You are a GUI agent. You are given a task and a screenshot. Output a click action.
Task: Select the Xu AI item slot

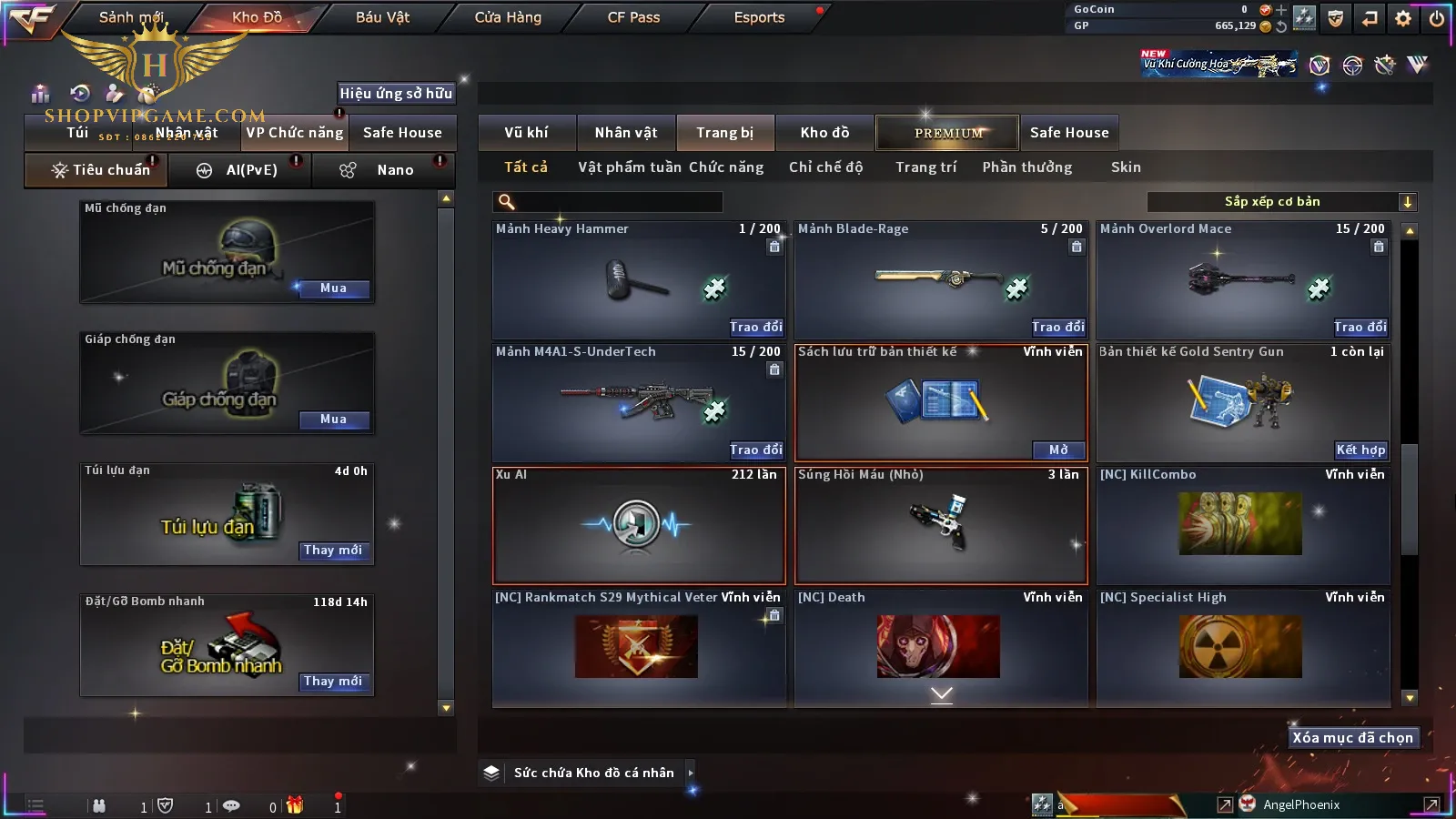pyautogui.click(x=638, y=525)
